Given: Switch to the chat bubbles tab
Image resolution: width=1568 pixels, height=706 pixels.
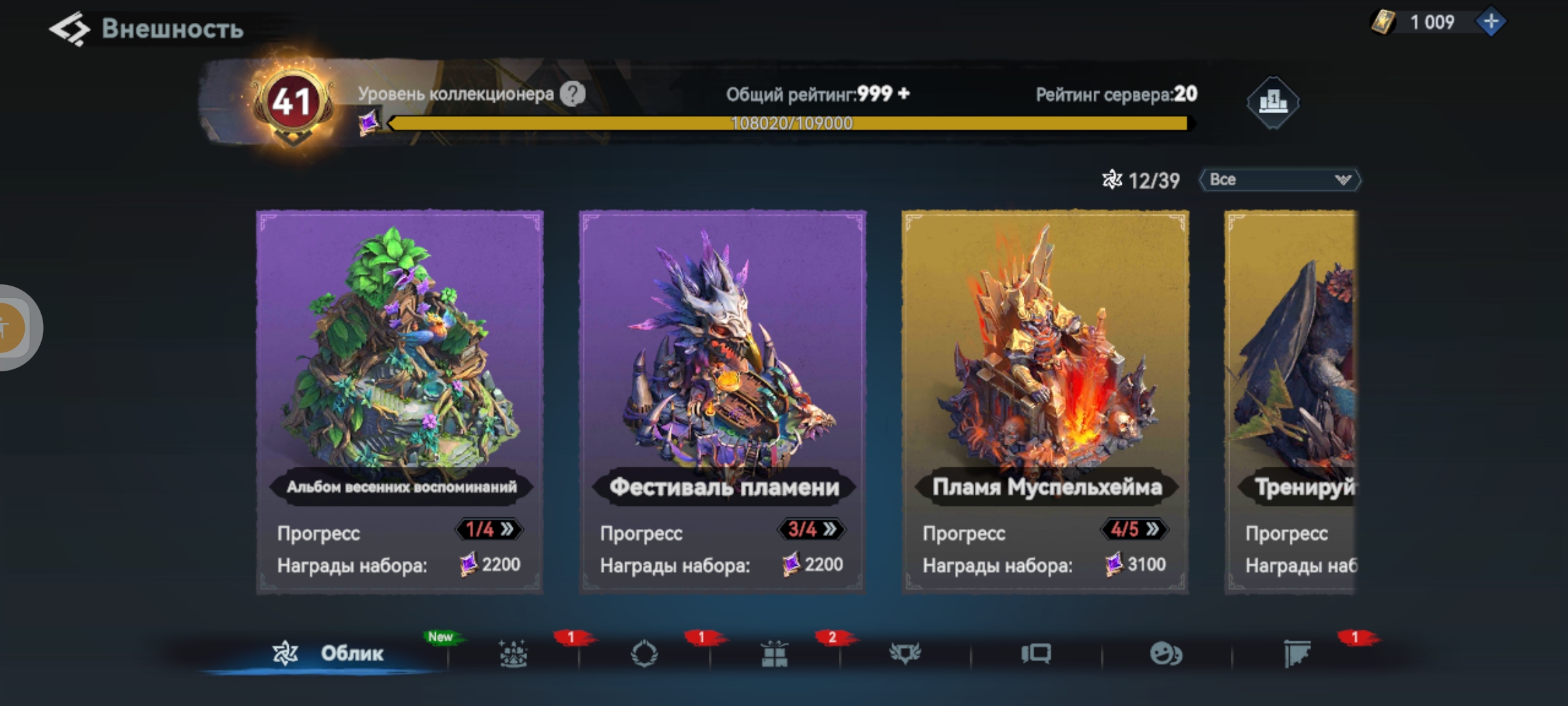Looking at the screenshot, I should point(1036,653).
